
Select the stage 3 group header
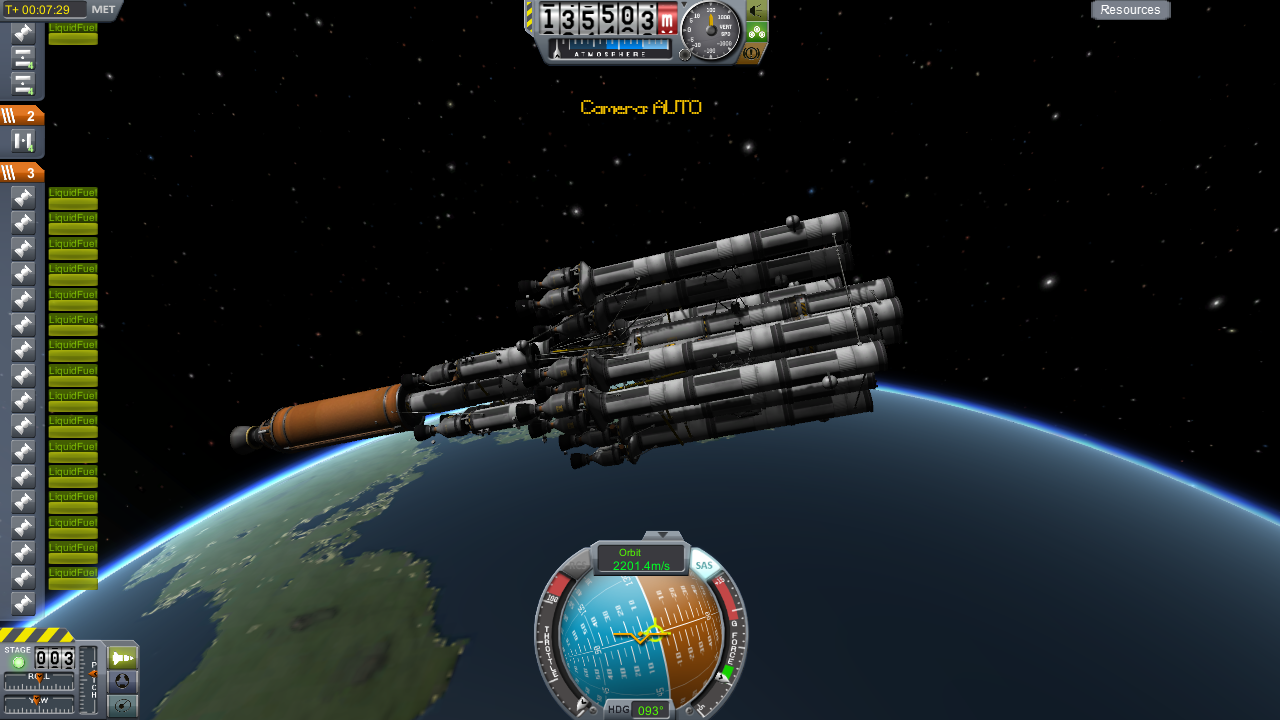(x=22, y=173)
